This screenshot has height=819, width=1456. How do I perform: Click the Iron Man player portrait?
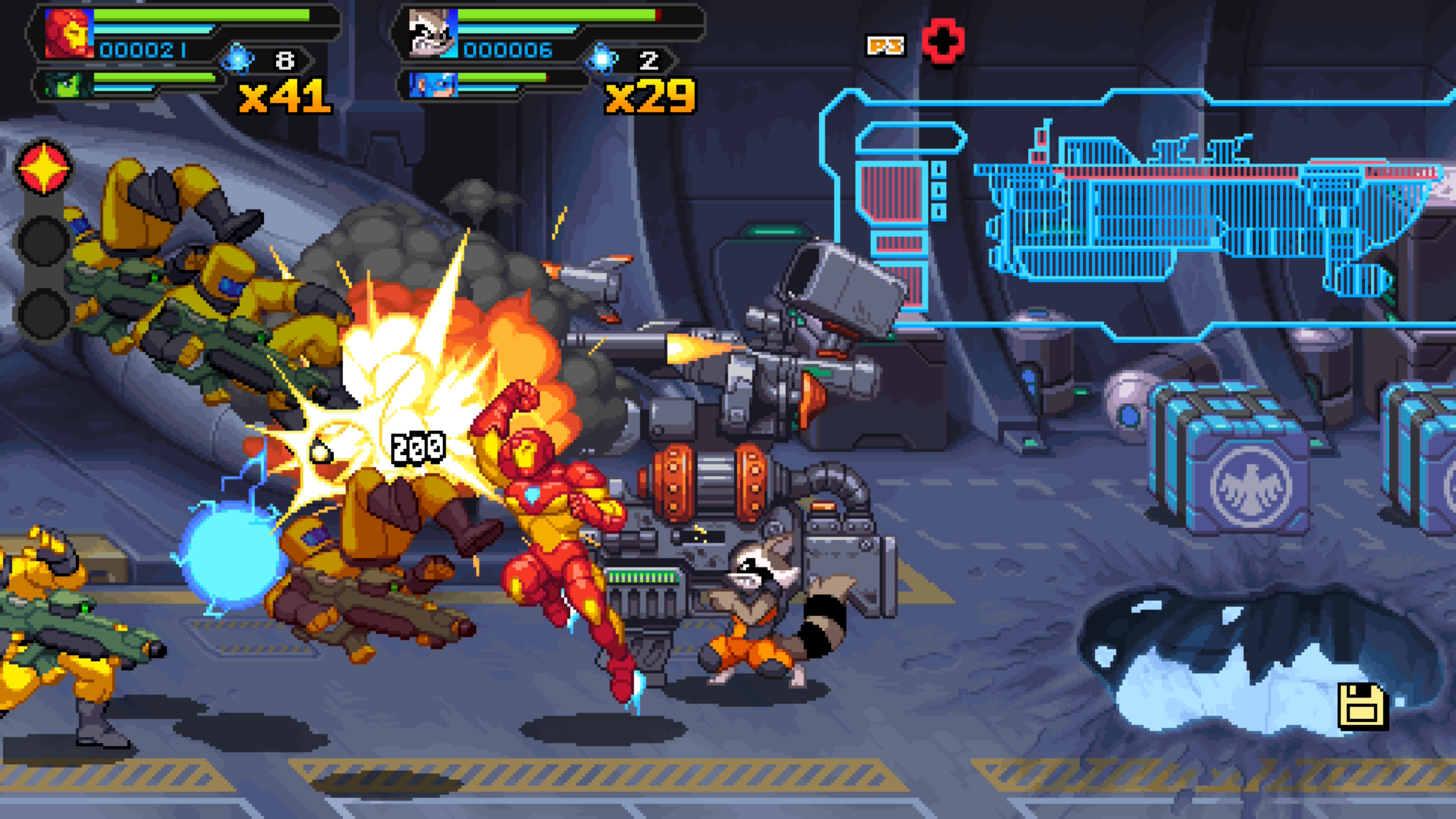click(x=70, y=34)
